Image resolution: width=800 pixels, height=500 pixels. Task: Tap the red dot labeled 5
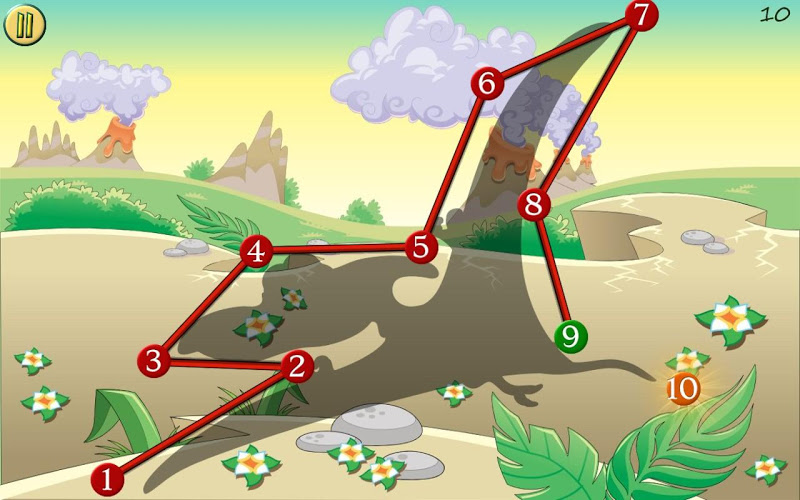tap(421, 246)
